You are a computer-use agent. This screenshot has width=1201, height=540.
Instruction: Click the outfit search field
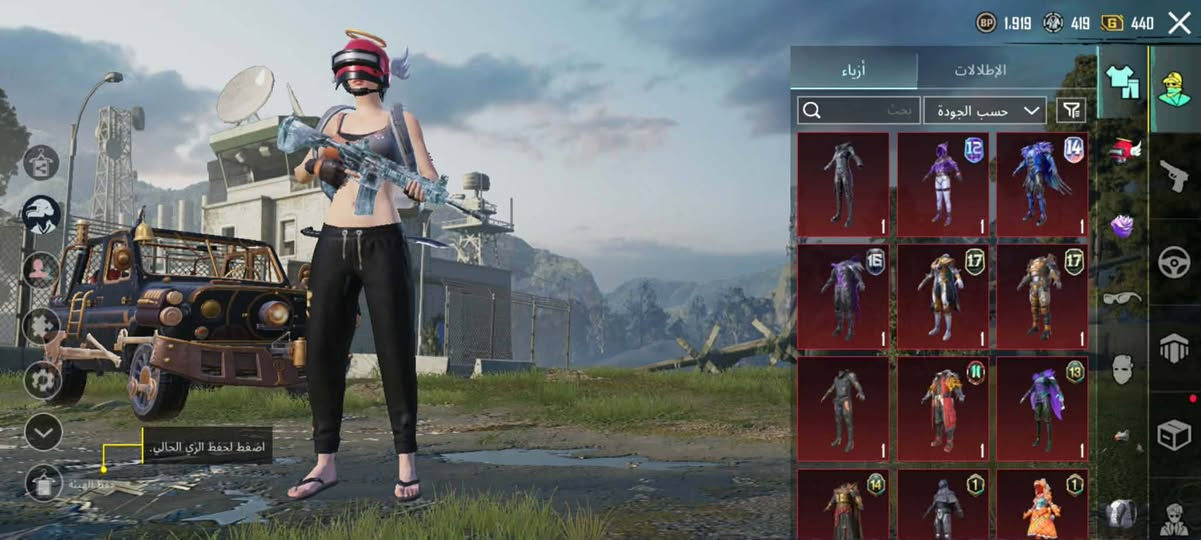coord(858,110)
